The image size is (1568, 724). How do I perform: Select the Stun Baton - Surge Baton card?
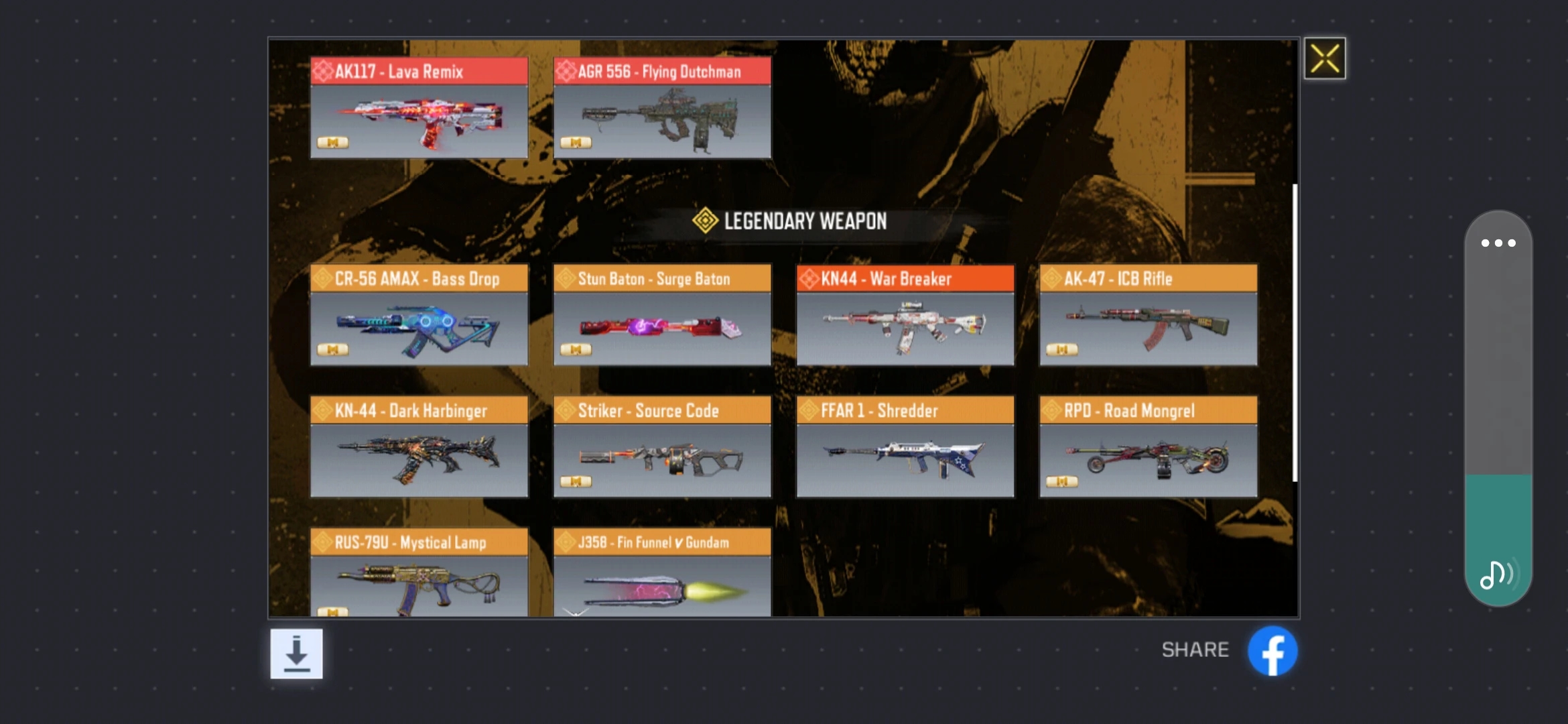tap(662, 315)
